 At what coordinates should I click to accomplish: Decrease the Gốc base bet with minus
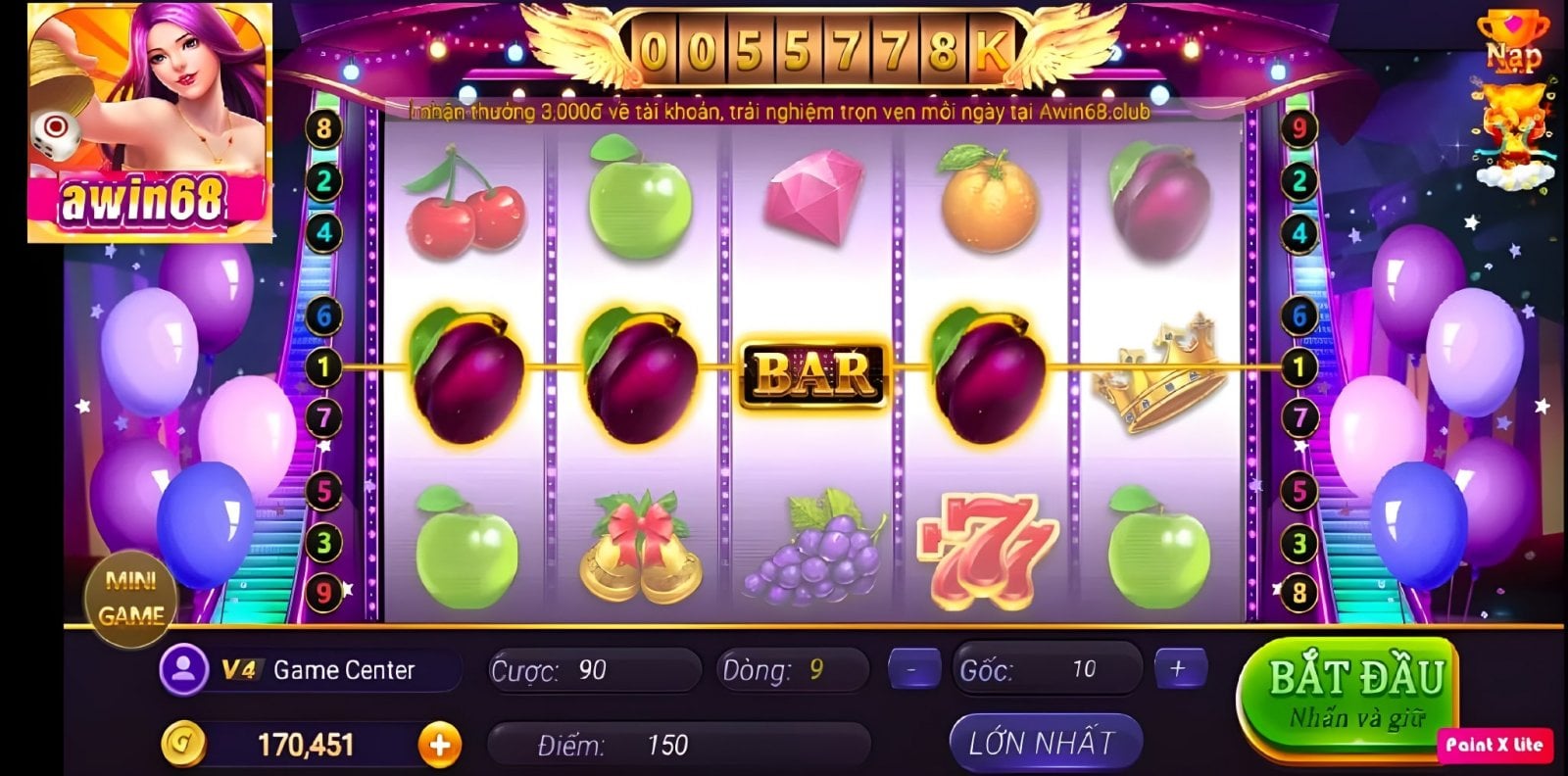(x=912, y=669)
